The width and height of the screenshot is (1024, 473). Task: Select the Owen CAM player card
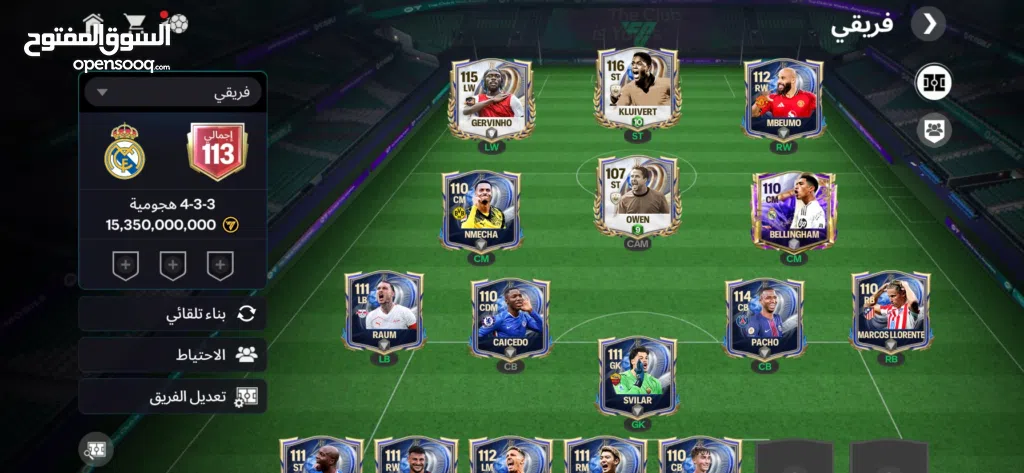point(637,196)
